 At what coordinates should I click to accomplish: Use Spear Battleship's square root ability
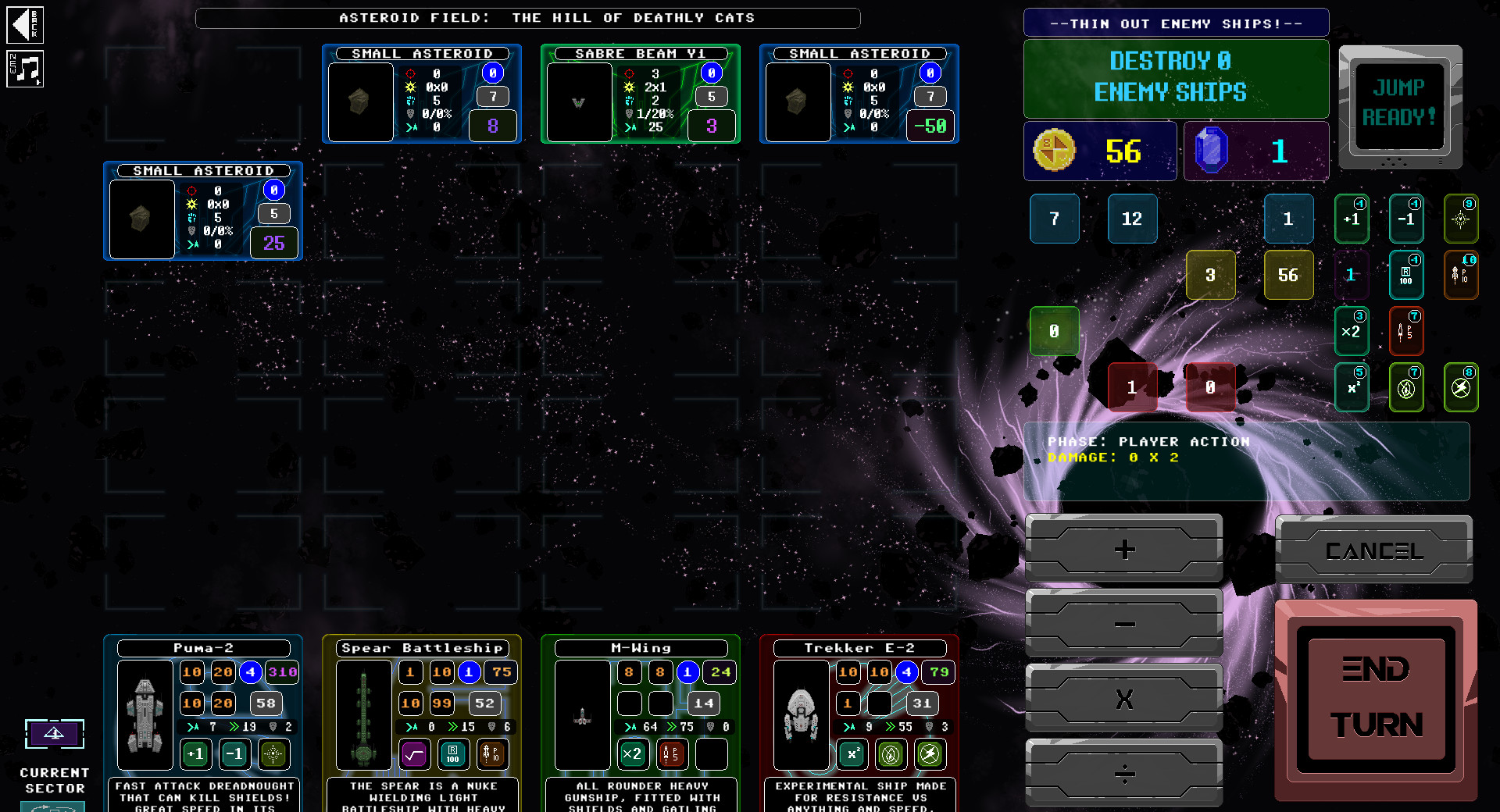coord(415,754)
